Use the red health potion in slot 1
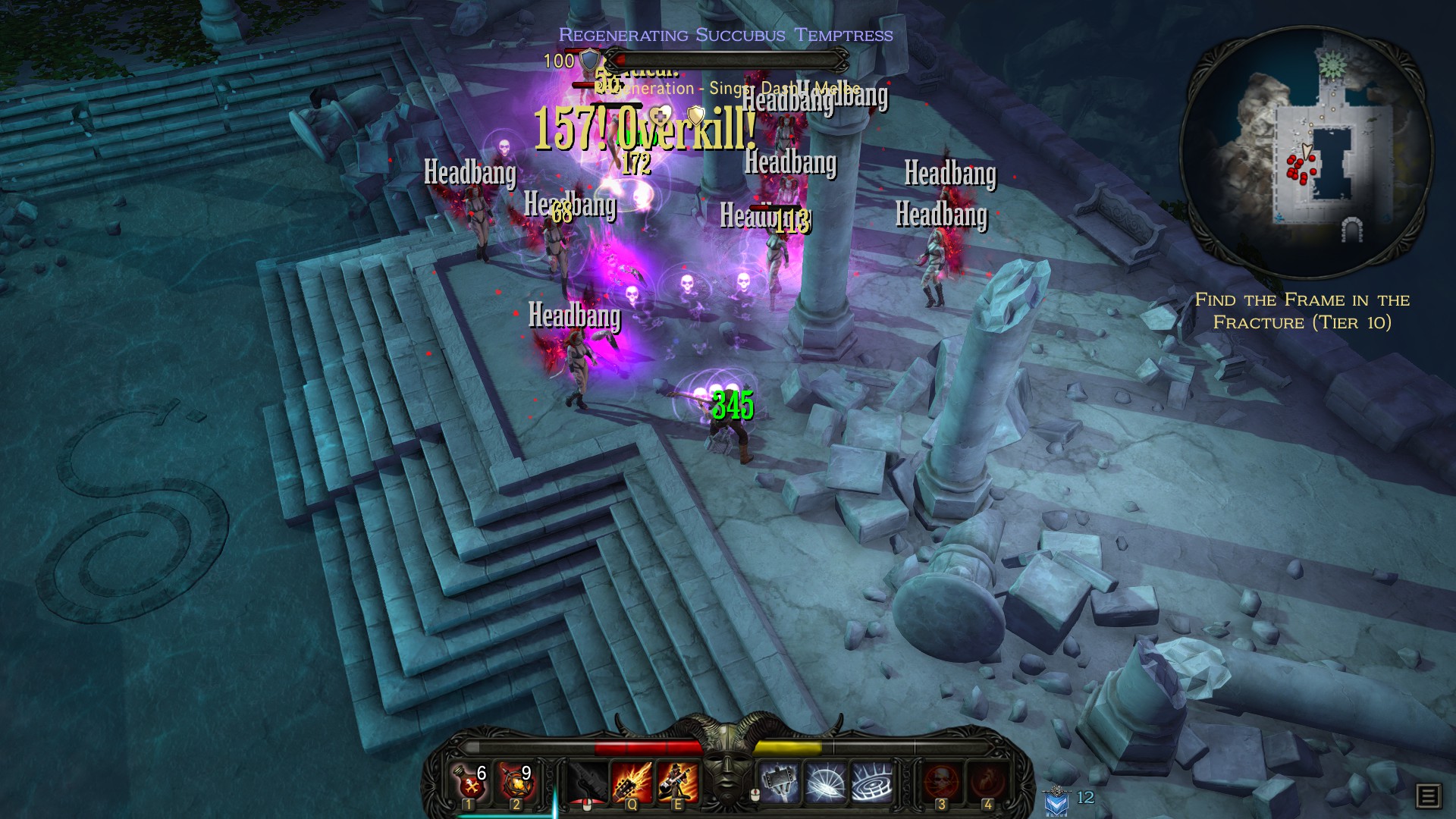 click(470, 783)
